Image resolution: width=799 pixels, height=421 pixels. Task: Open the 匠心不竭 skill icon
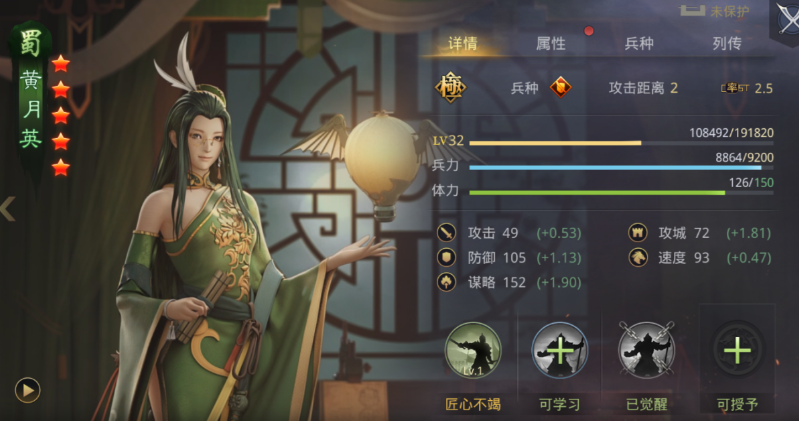coord(472,351)
